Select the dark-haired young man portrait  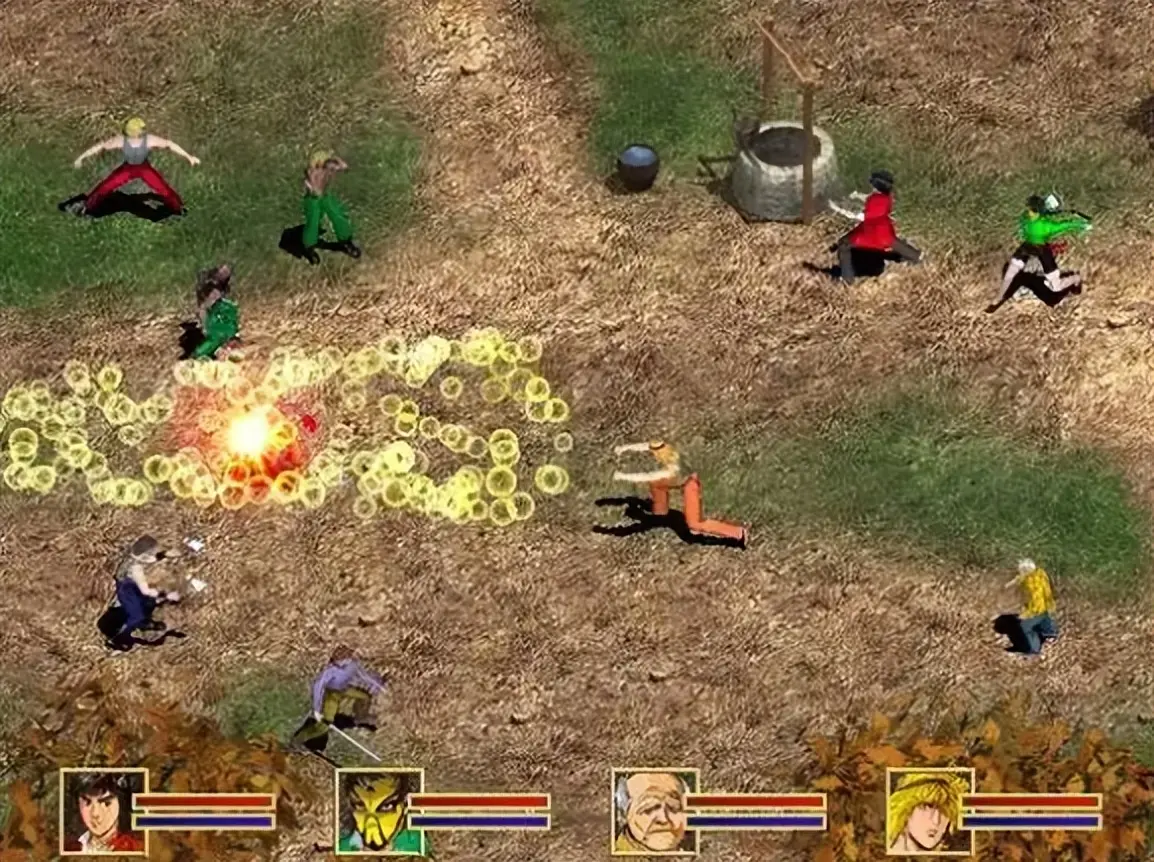tap(103, 811)
